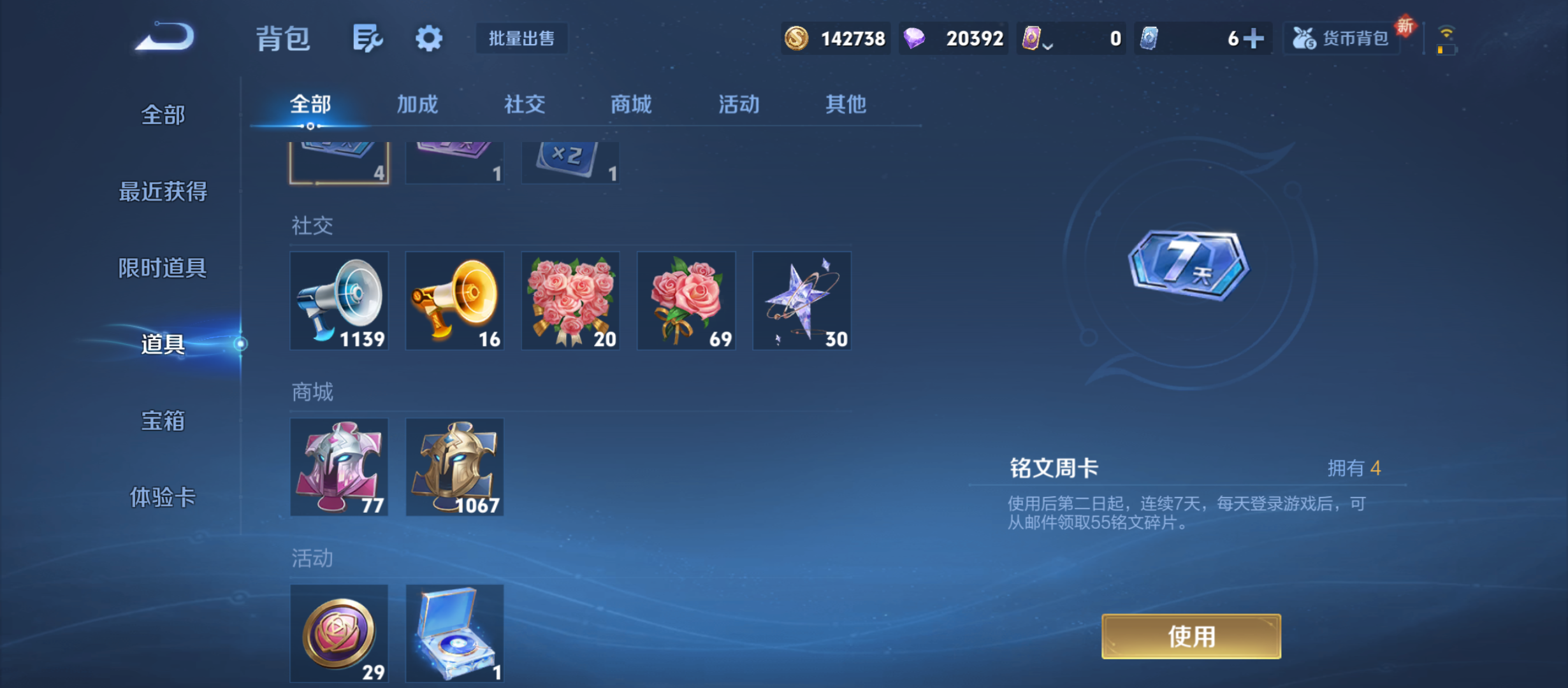Select the rose coin activity item

click(339, 634)
